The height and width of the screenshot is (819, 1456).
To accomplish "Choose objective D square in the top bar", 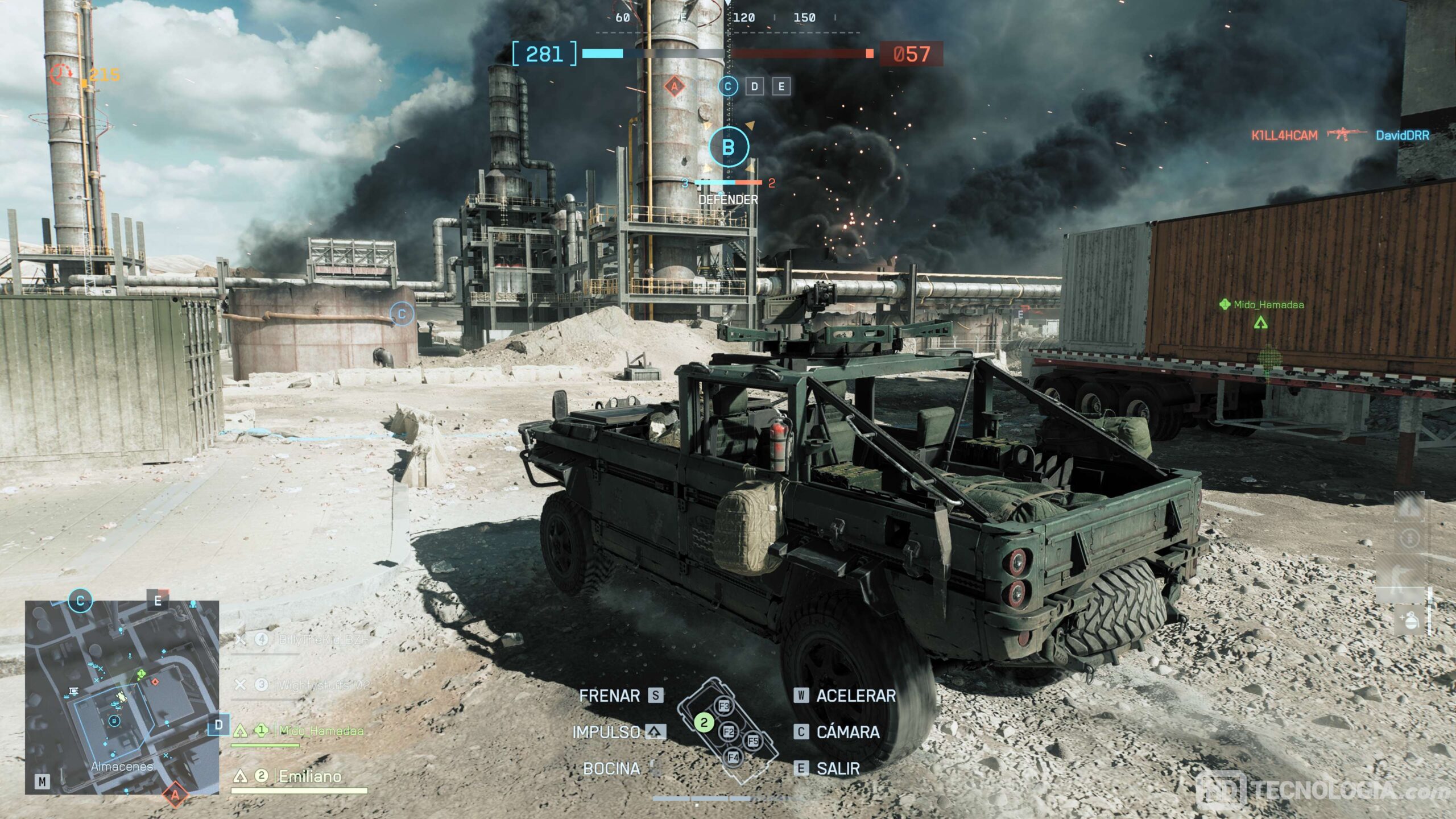I will 755,86.
